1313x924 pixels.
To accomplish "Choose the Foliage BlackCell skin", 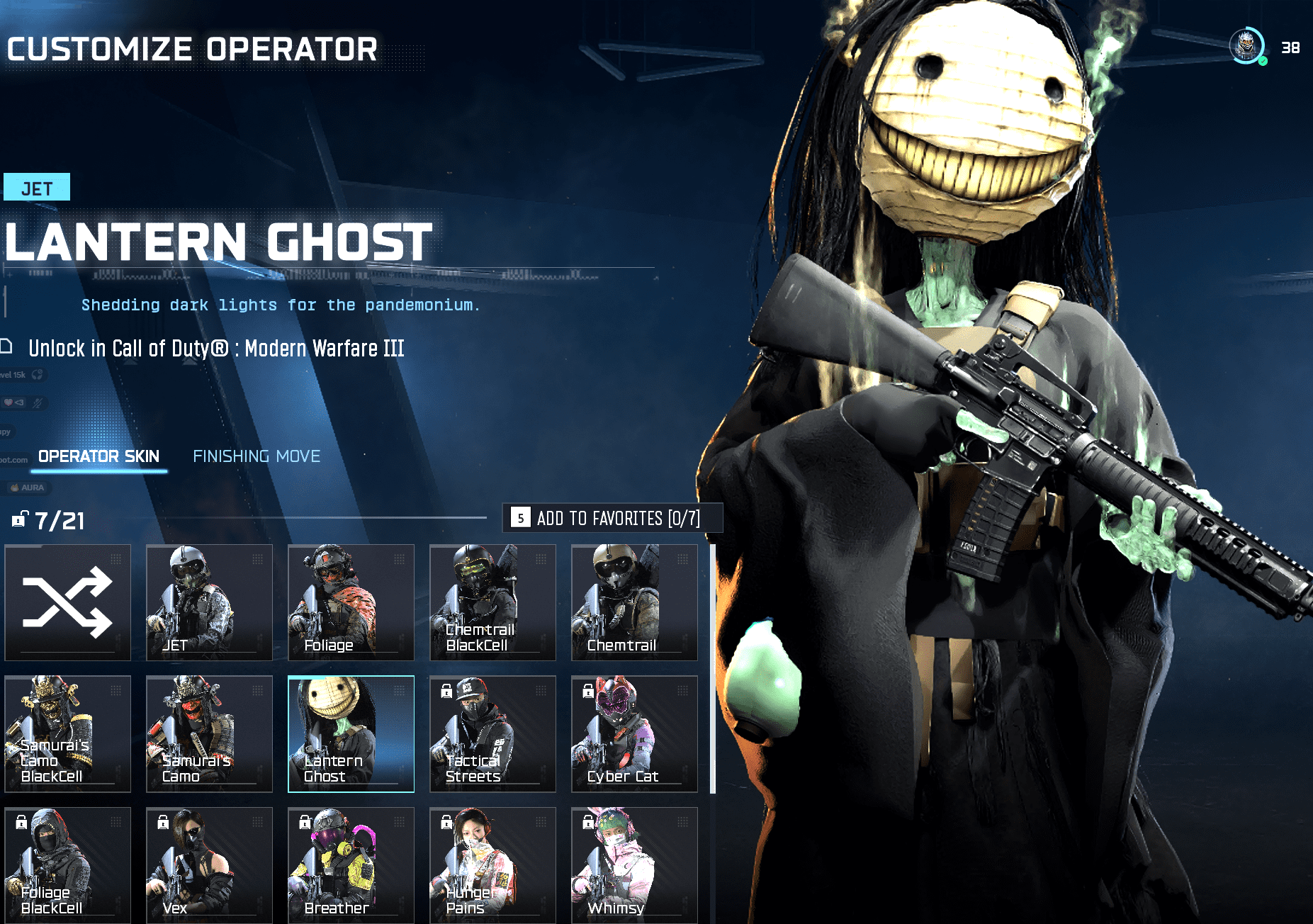I will (68, 864).
